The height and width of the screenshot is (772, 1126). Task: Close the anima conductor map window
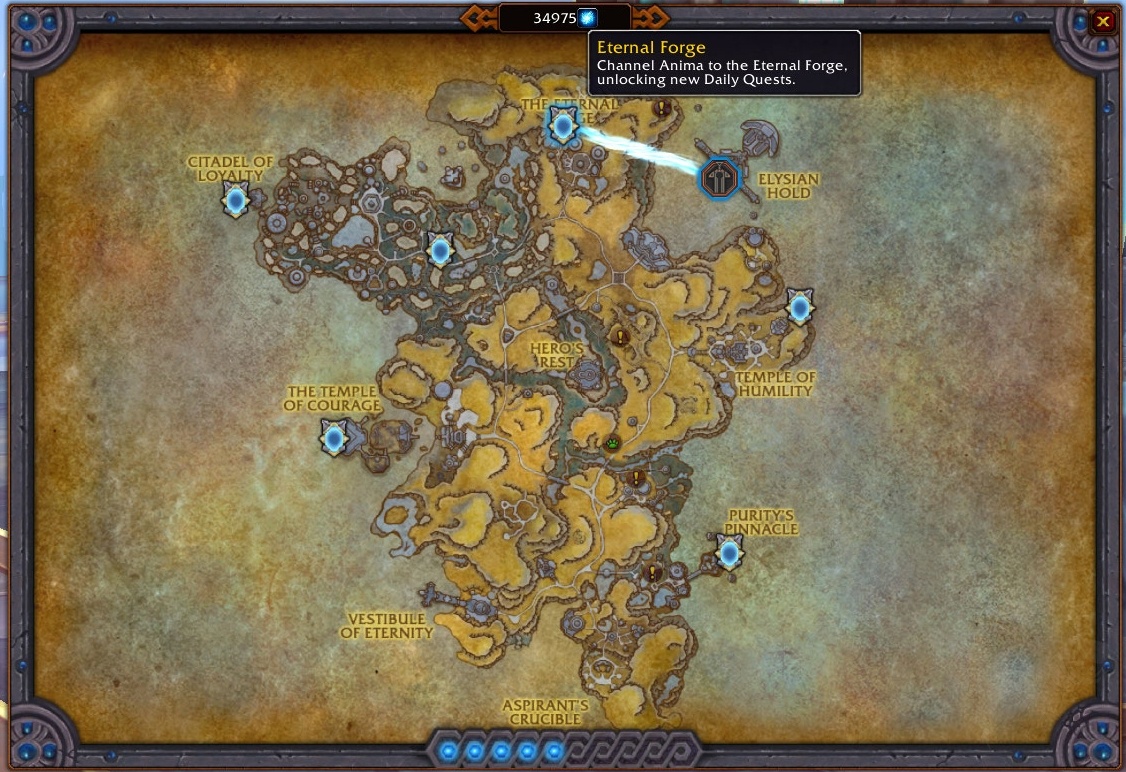tap(1103, 21)
